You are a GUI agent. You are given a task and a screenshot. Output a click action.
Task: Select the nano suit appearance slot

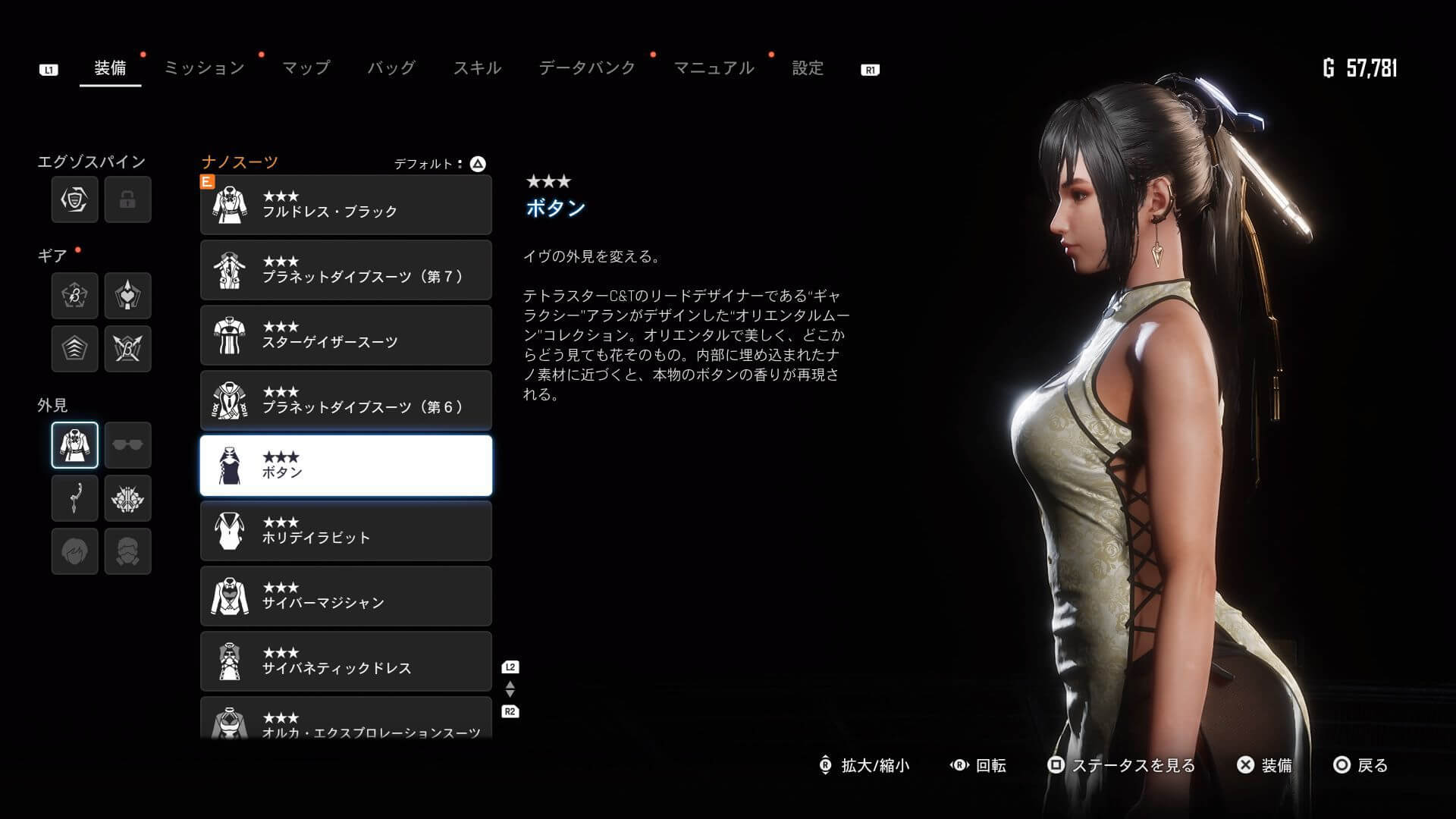coord(74,445)
